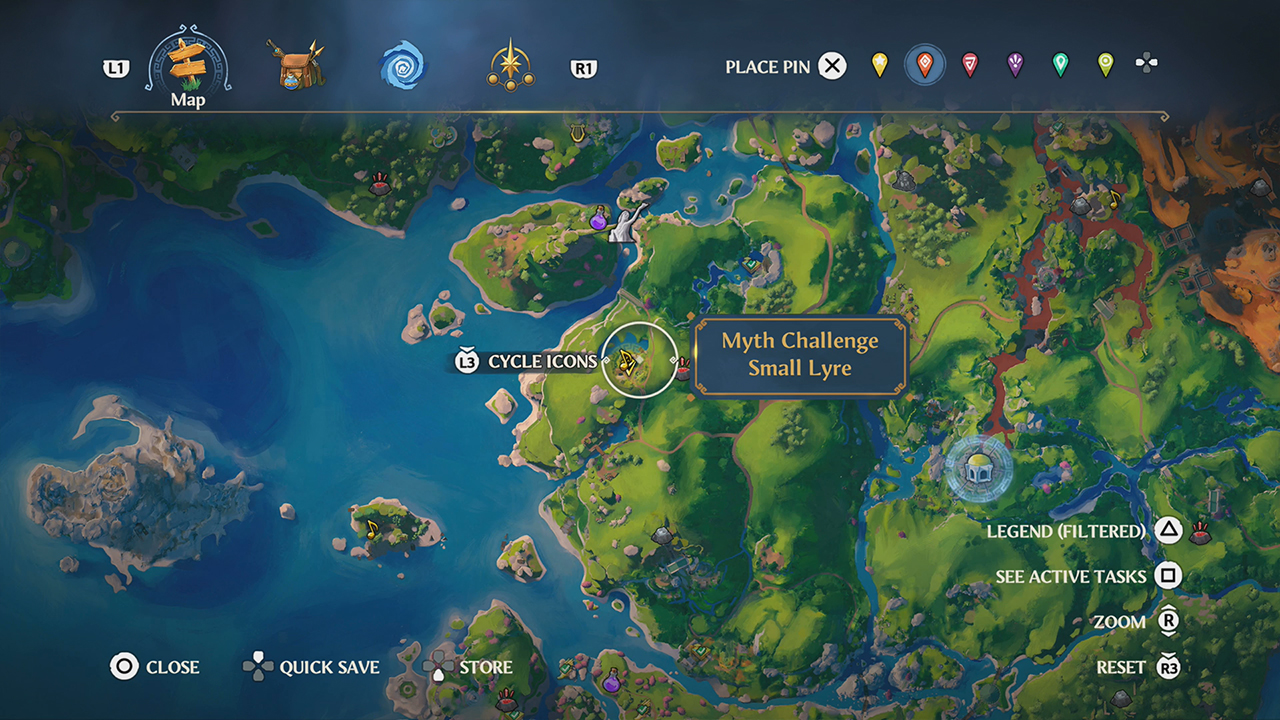Select the swirling skills vortex icon
Image resolution: width=1280 pixels, height=720 pixels.
(x=400, y=66)
